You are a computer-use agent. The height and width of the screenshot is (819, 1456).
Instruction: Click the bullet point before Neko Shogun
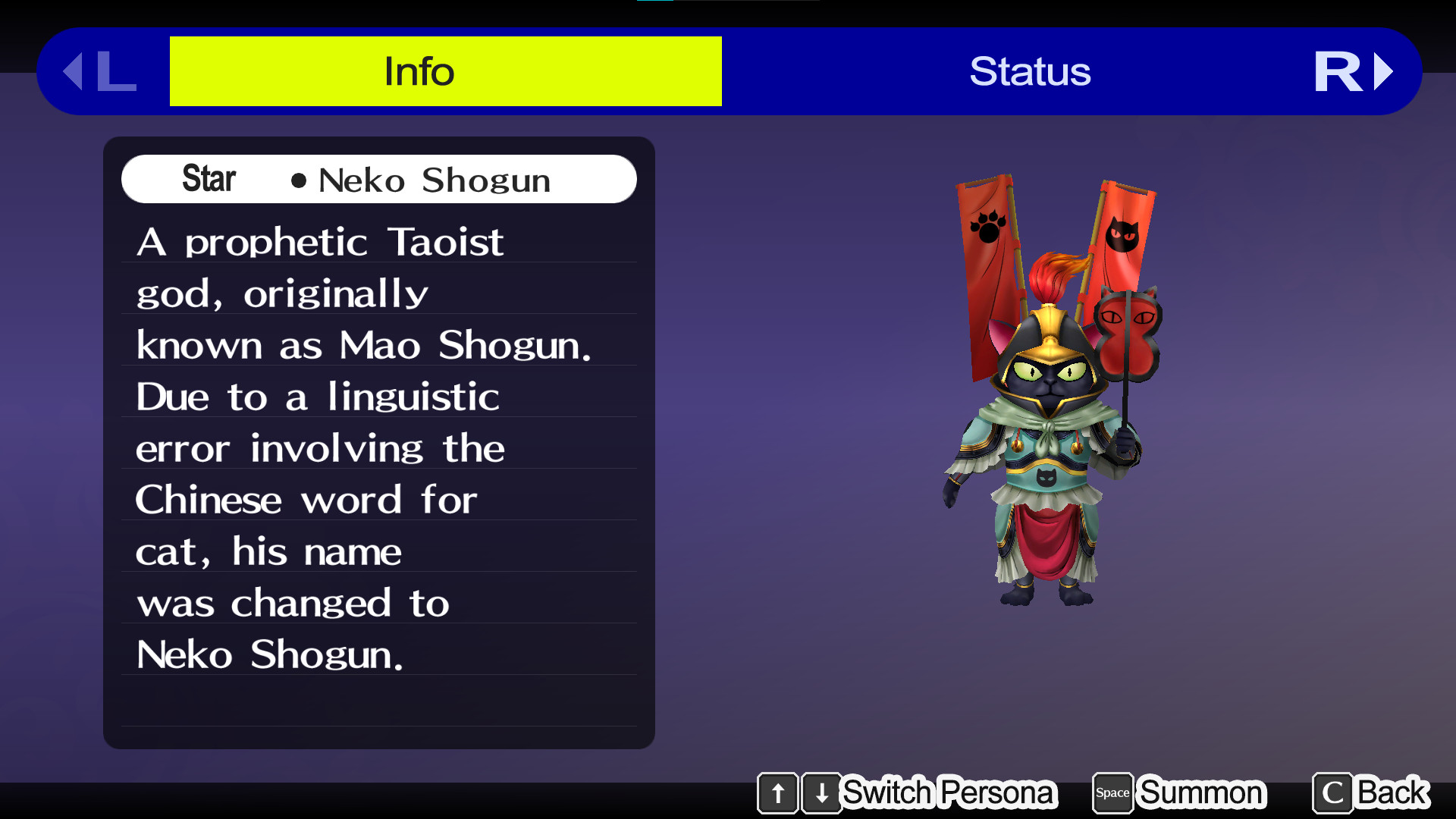pyautogui.click(x=299, y=181)
